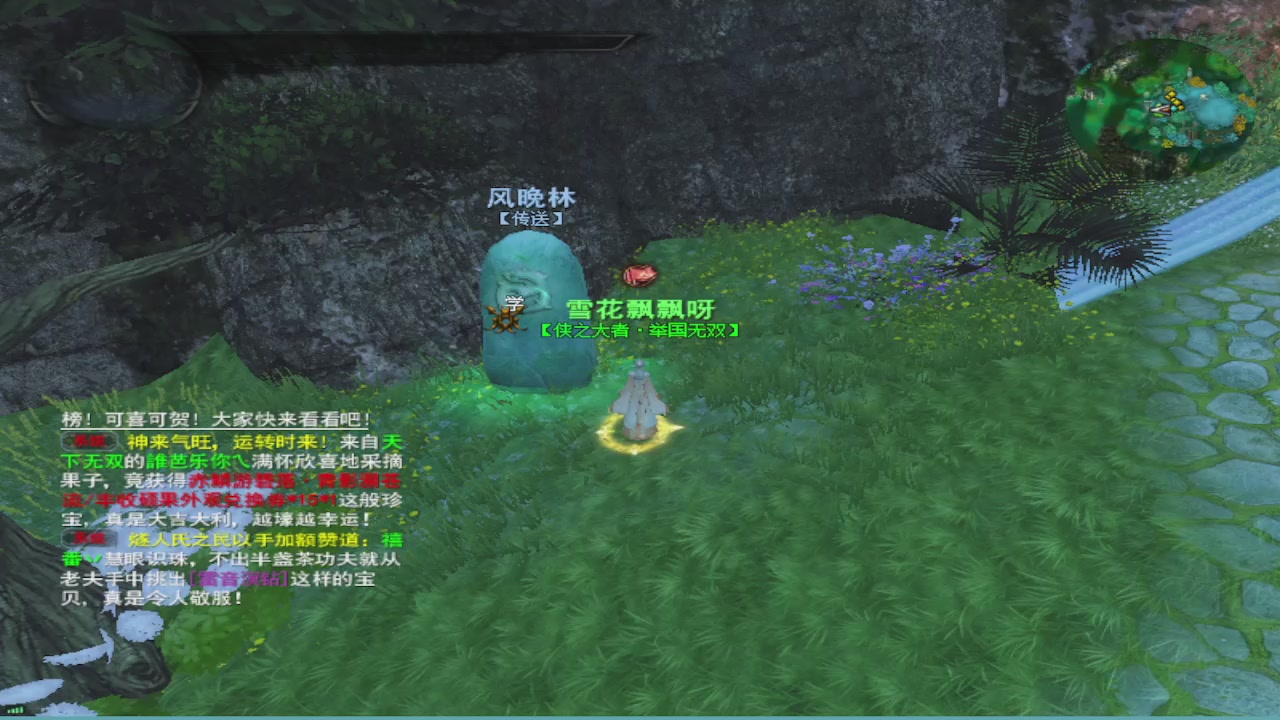1280x720 pixels.
Task: Click the title 【侠之大者·举国无双】
Action: pos(638,329)
